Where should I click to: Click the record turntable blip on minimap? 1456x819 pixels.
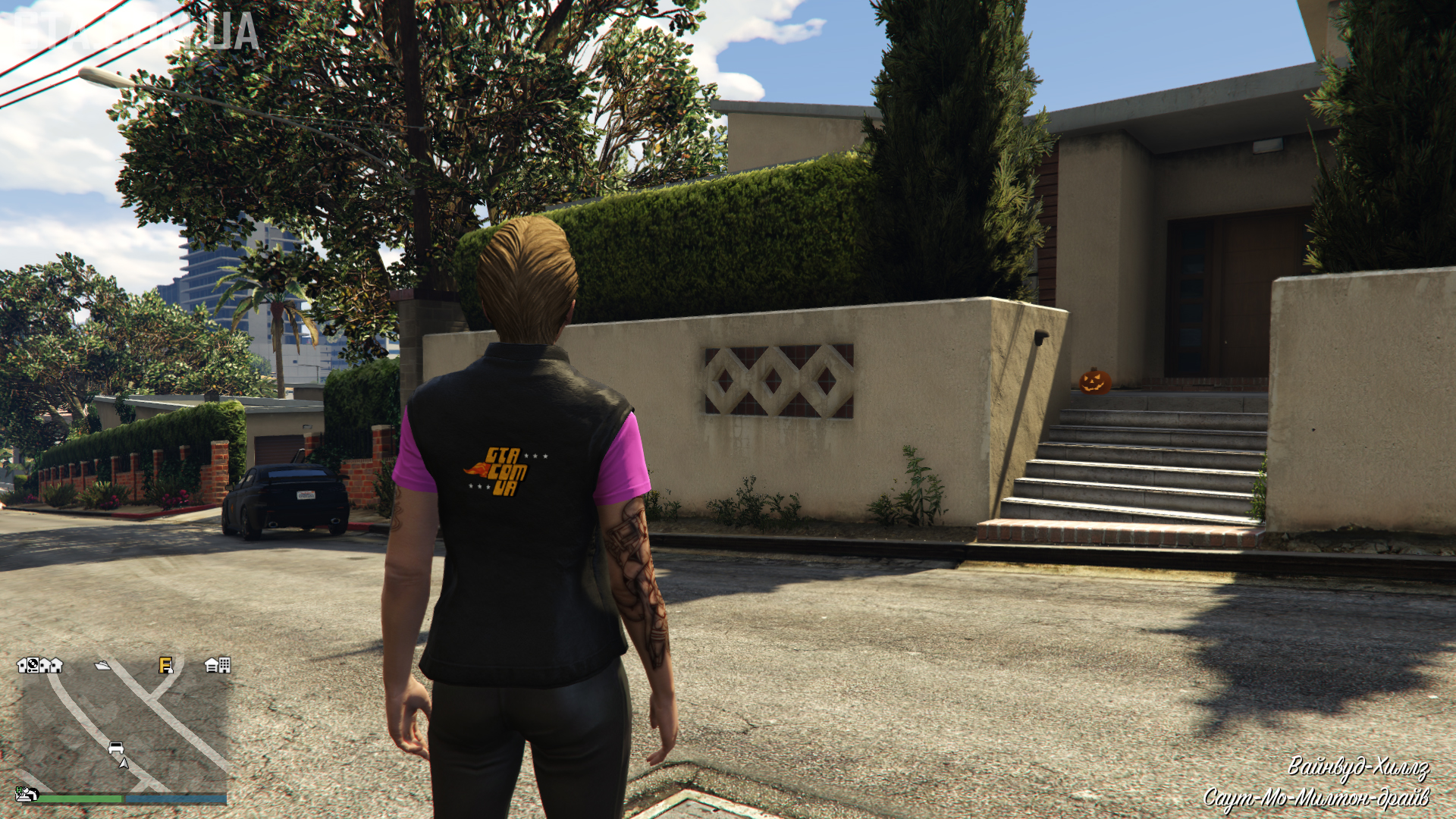tap(33, 665)
